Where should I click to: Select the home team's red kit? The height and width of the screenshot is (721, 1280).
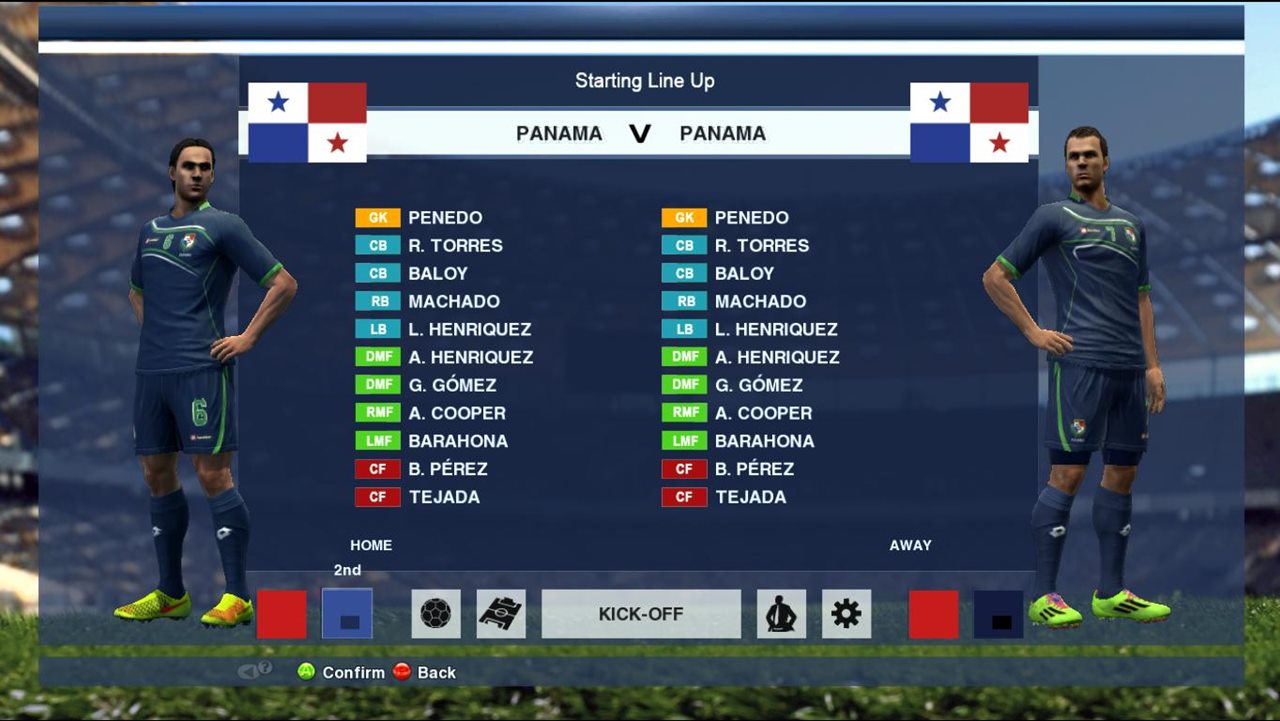tap(282, 614)
